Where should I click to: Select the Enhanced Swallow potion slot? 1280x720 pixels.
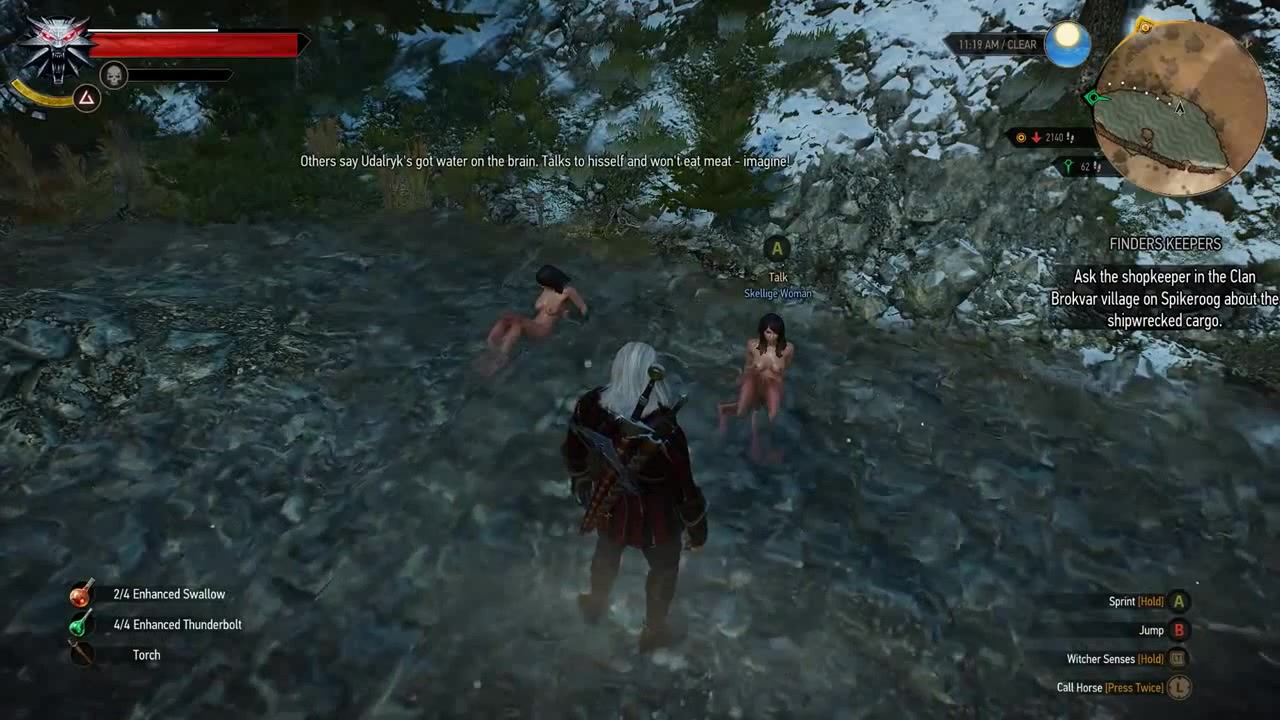pyautogui.click(x=81, y=594)
